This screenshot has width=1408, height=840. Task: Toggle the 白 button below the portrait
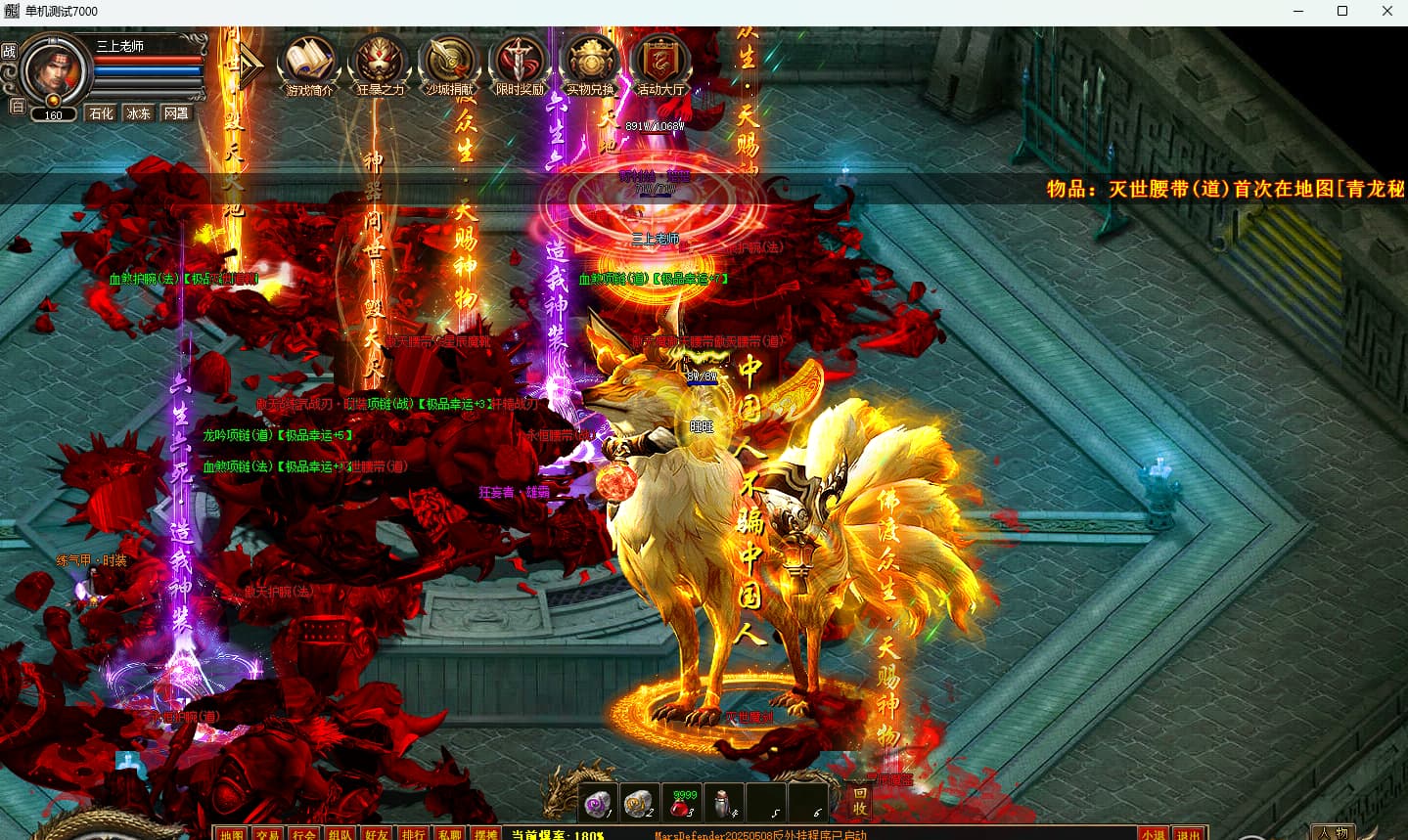point(17,107)
